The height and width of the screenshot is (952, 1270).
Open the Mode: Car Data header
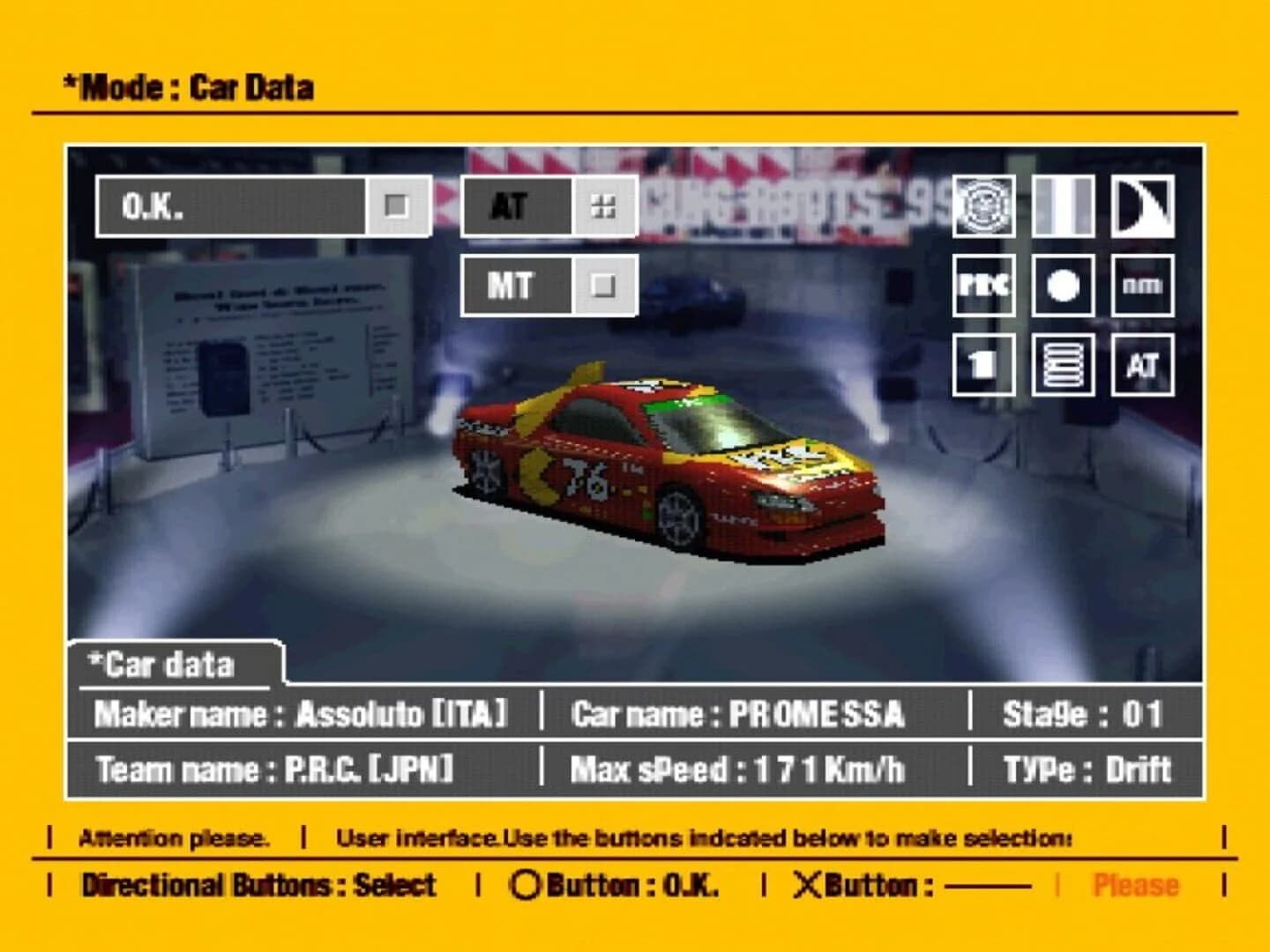click(190, 87)
